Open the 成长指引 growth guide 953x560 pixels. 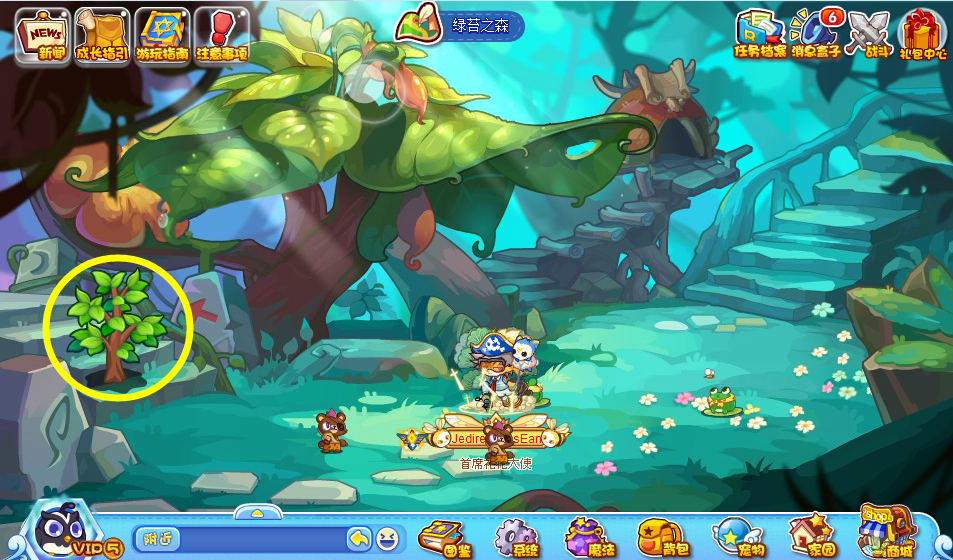pyautogui.click(x=100, y=37)
